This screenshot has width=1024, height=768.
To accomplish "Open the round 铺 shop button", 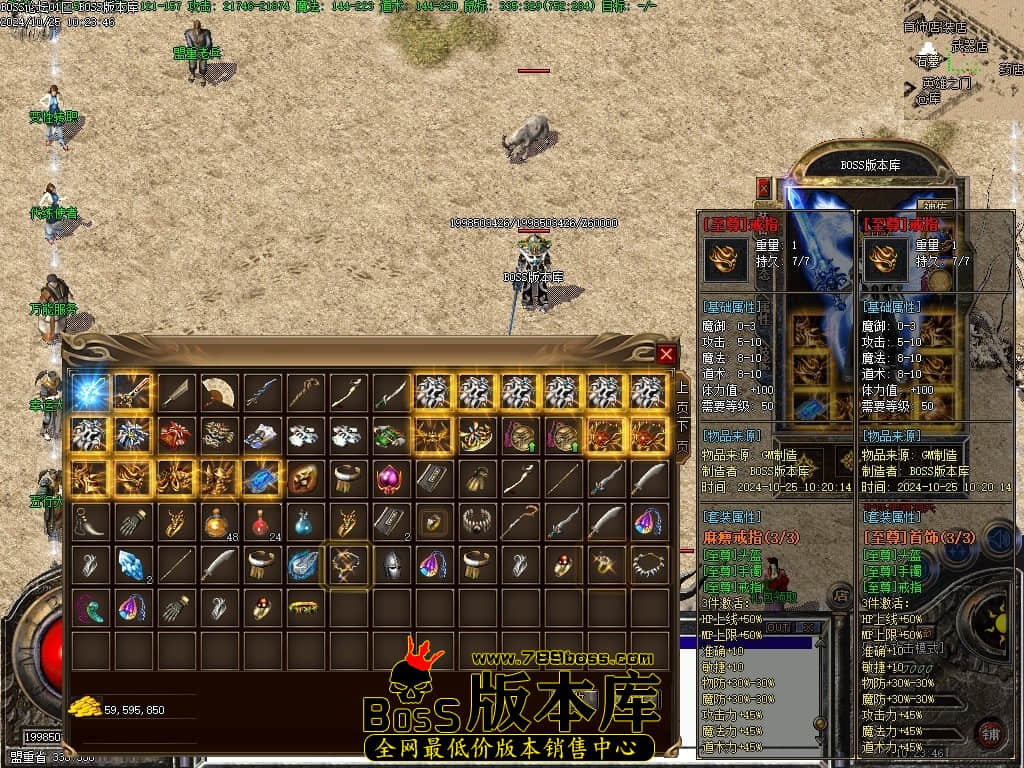I will click(990, 733).
